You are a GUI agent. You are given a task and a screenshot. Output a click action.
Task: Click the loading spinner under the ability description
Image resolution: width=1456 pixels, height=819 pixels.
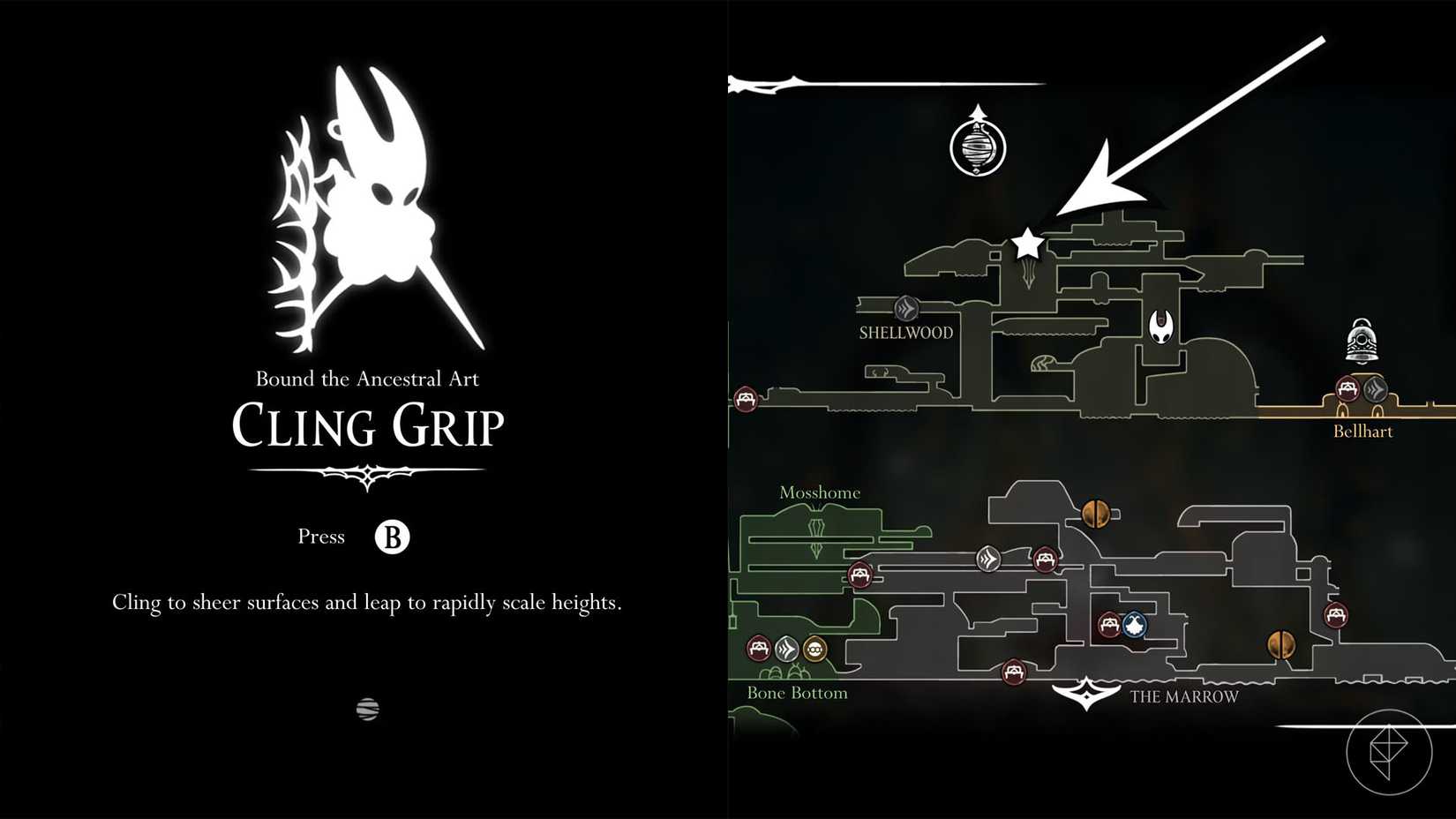369,708
